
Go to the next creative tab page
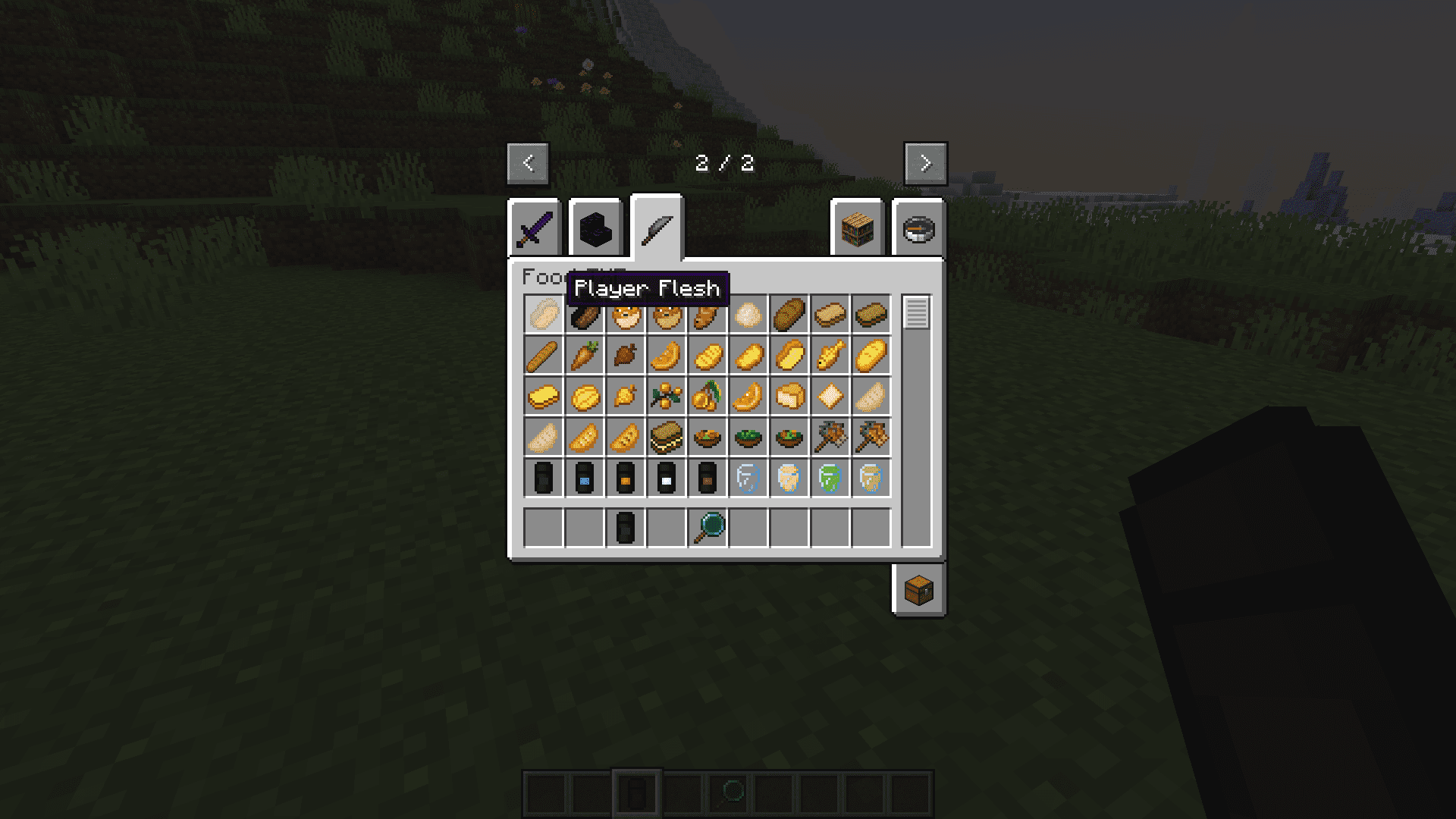click(925, 163)
